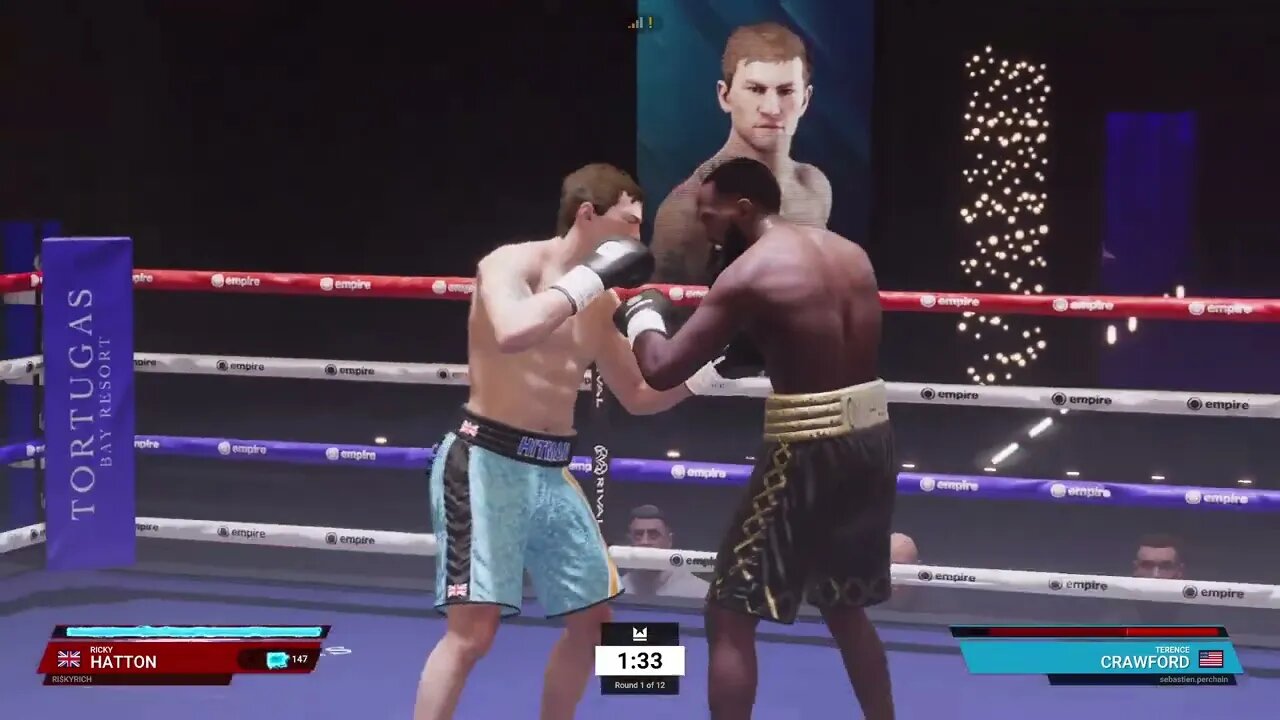Viewport: 1280px width, 720px height.
Task: Select the UK flag on Hatton's nameplate
Action: point(68,660)
